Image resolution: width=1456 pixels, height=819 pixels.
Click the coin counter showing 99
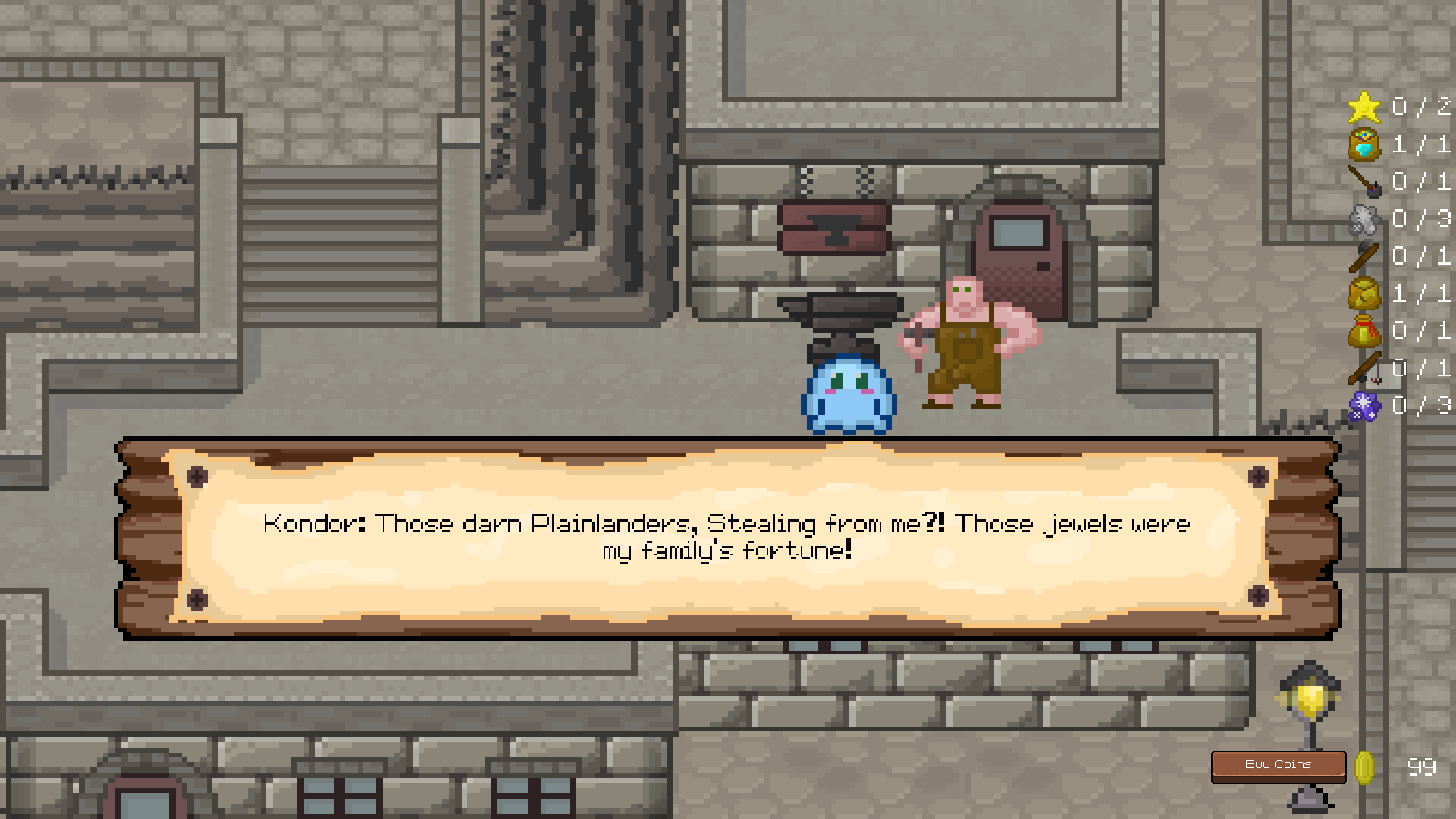[1423, 766]
